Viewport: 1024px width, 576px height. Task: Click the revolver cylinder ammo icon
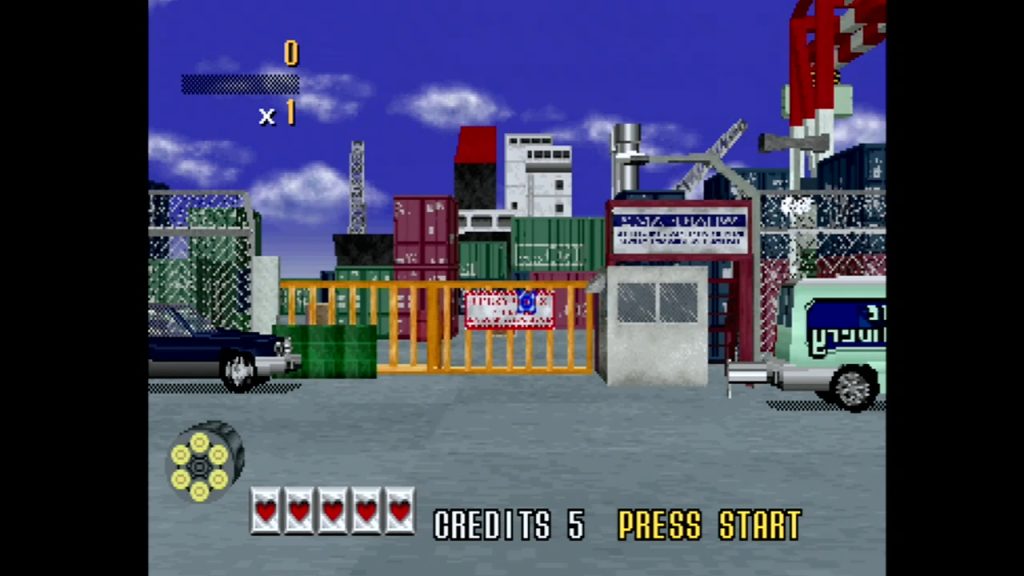click(203, 462)
